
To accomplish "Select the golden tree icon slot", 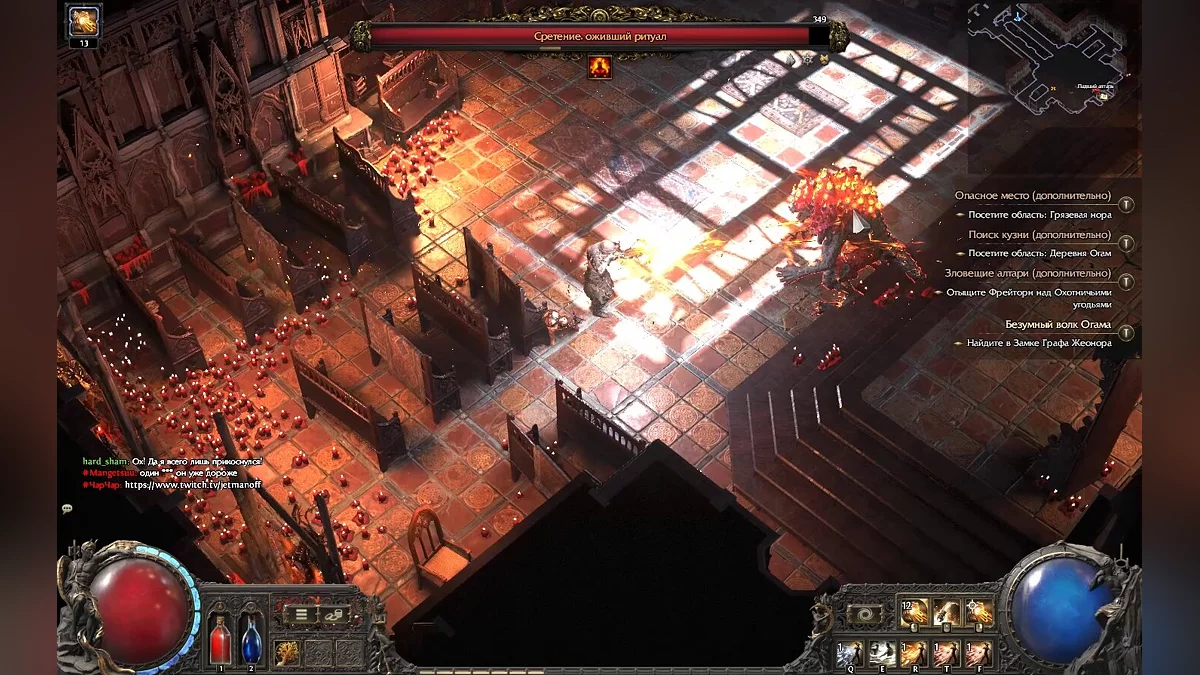I will 288,652.
